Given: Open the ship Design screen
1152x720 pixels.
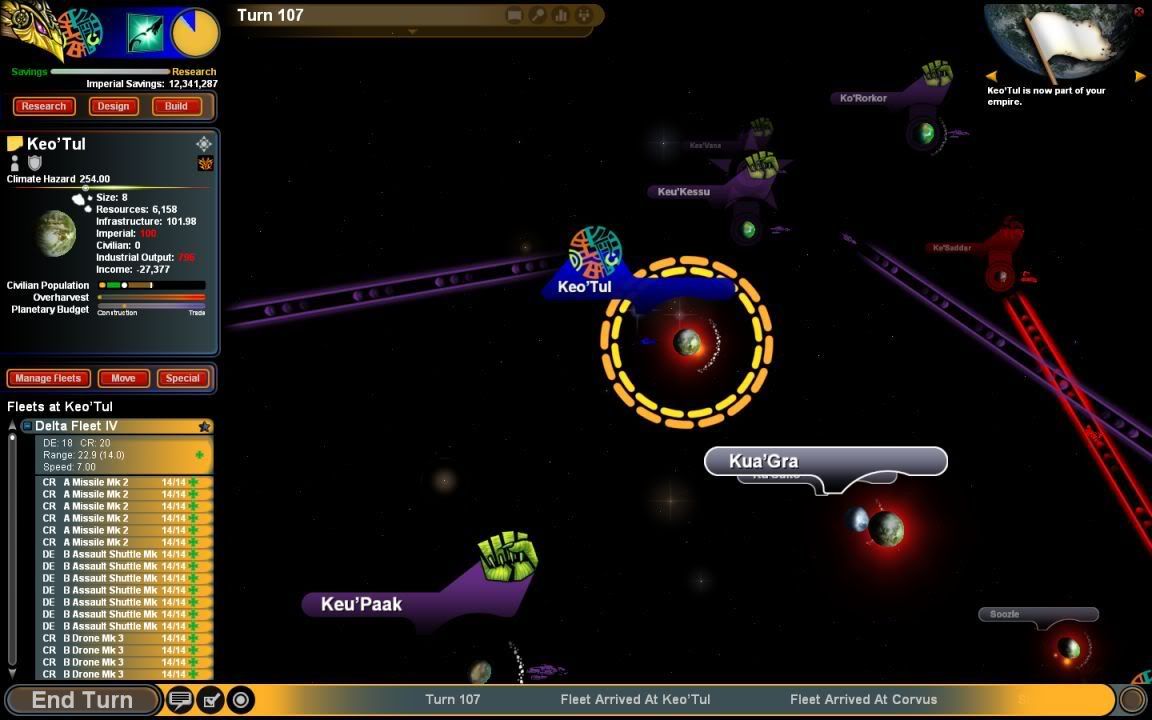Looking at the screenshot, I should pyautogui.click(x=113, y=106).
